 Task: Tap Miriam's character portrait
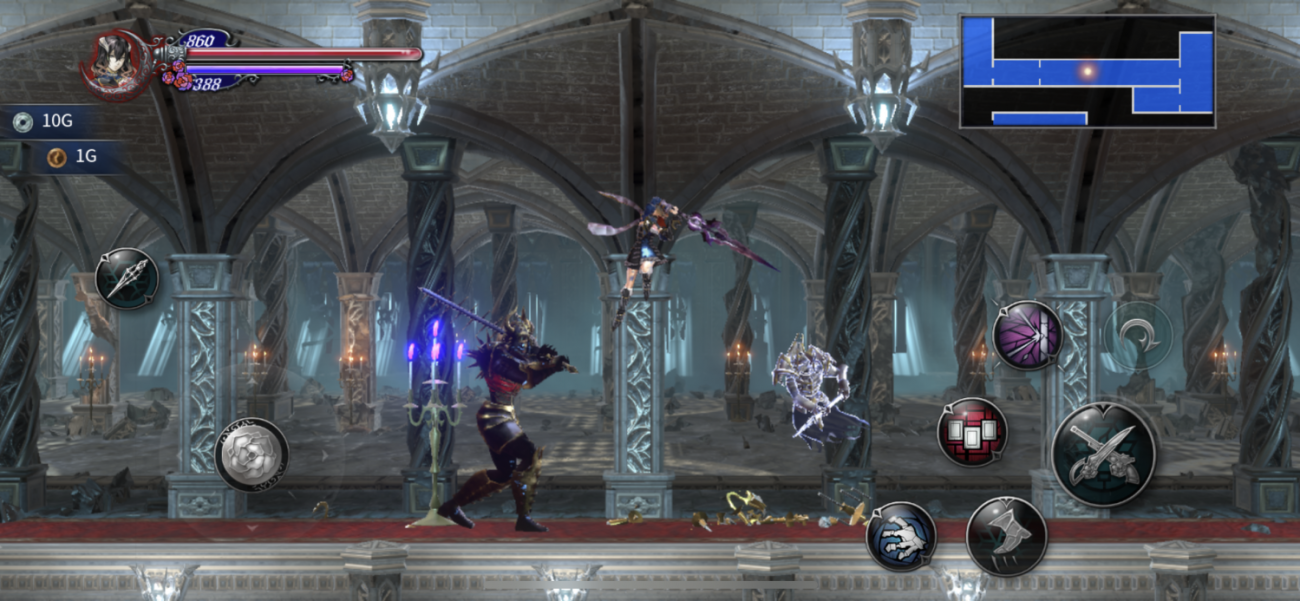point(118,61)
